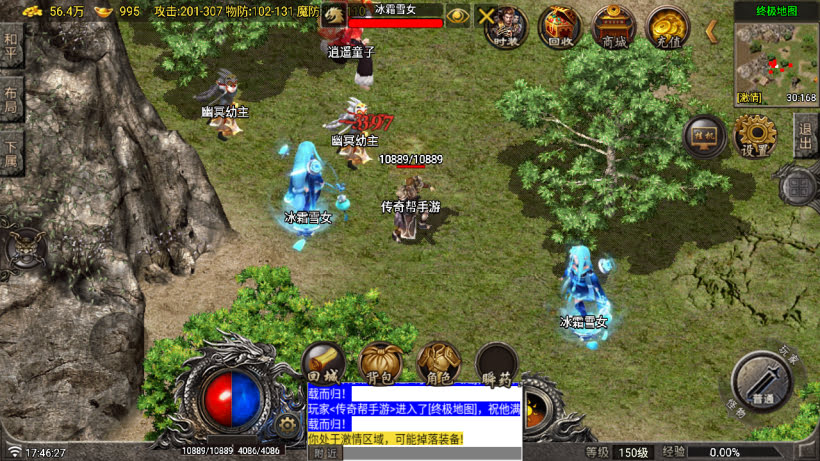Viewport: 820px width, 461px height.
Task: Collapse the top icon row arrow
Action: pyautogui.click(x=712, y=30)
